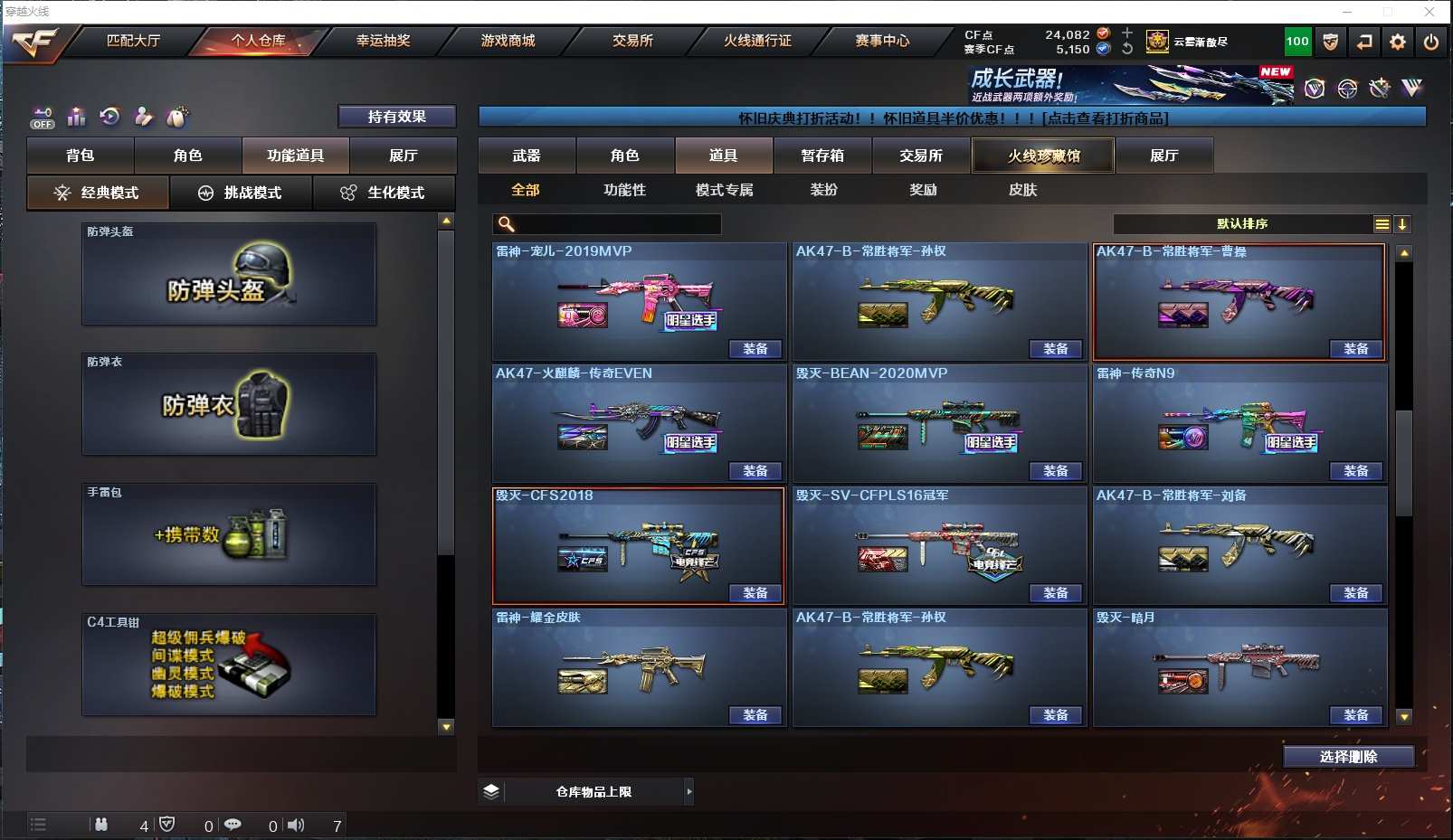Image resolution: width=1453 pixels, height=840 pixels.
Task: Open the 匹配大厅 matchmaking lobby
Action: [133, 41]
